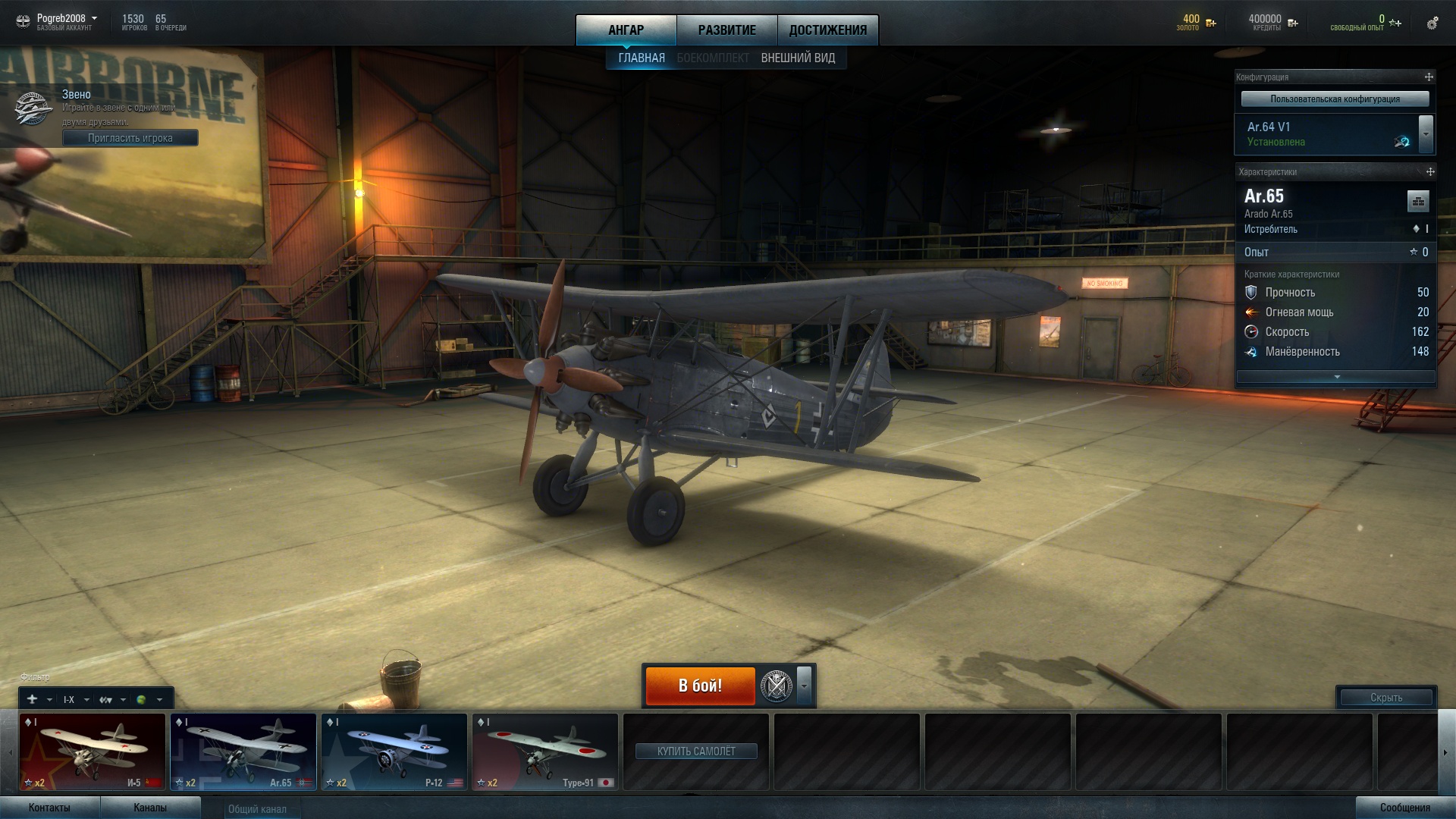
Task: Switch to the Развитие tab
Action: (726, 30)
